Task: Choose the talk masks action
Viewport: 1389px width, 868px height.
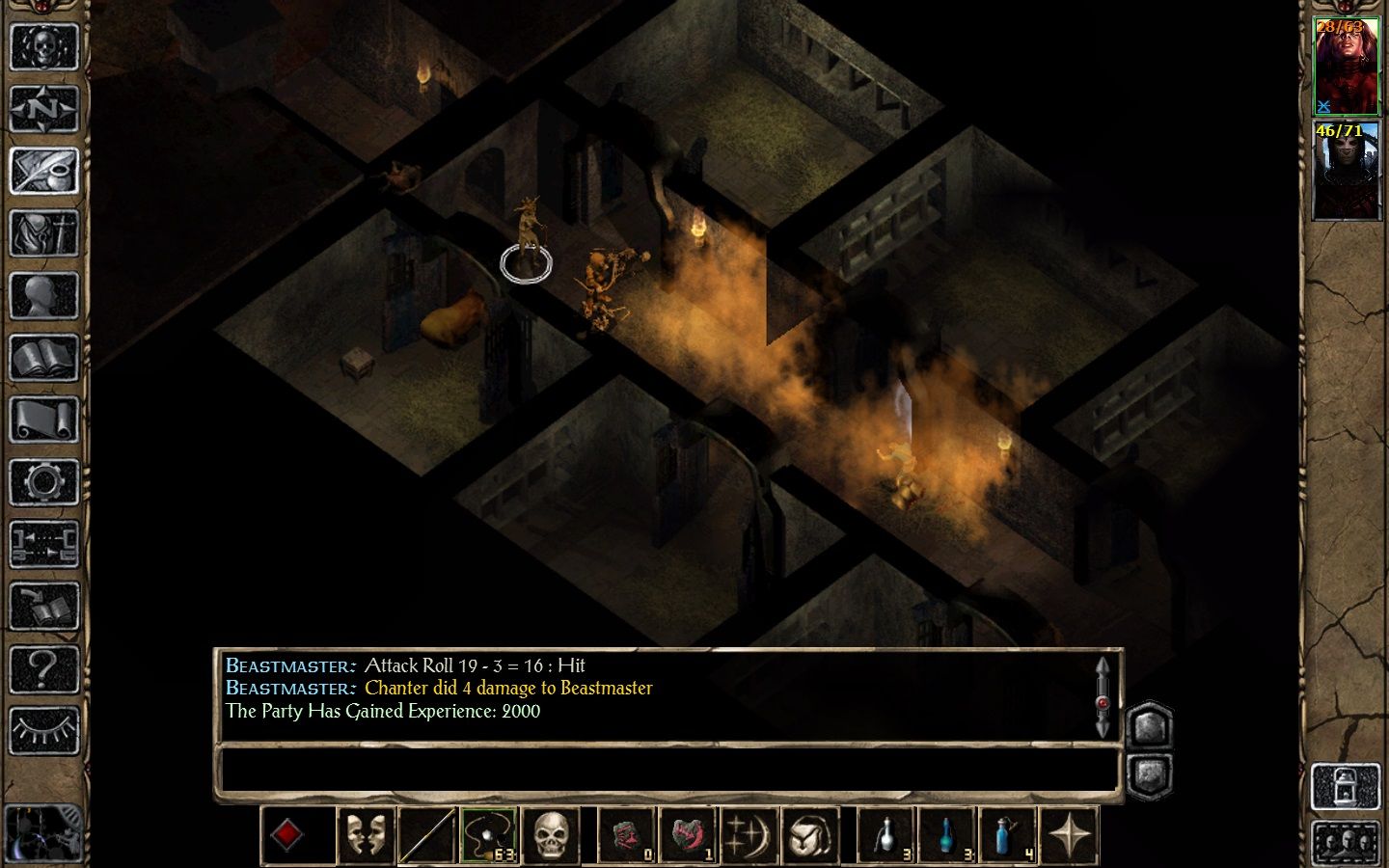Action: [x=365, y=835]
